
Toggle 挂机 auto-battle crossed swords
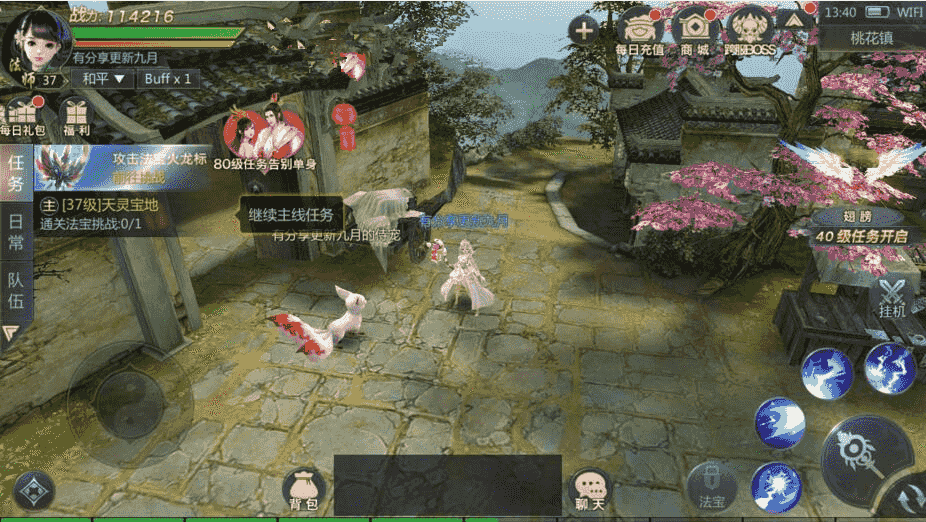tap(892, 298)
